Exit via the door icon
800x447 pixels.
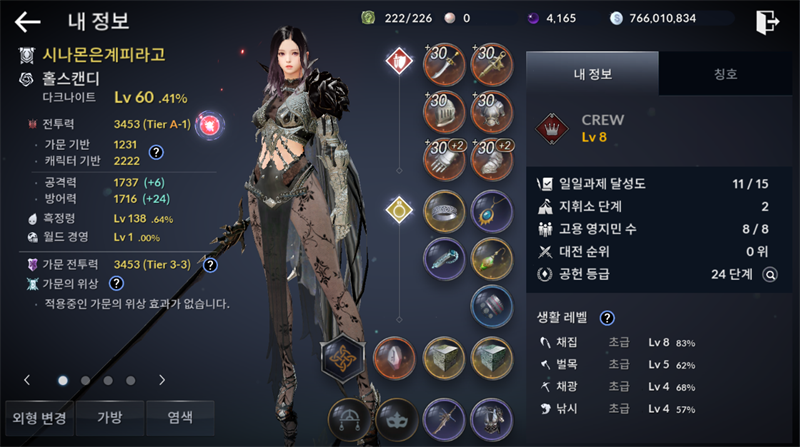pos(767,21)
